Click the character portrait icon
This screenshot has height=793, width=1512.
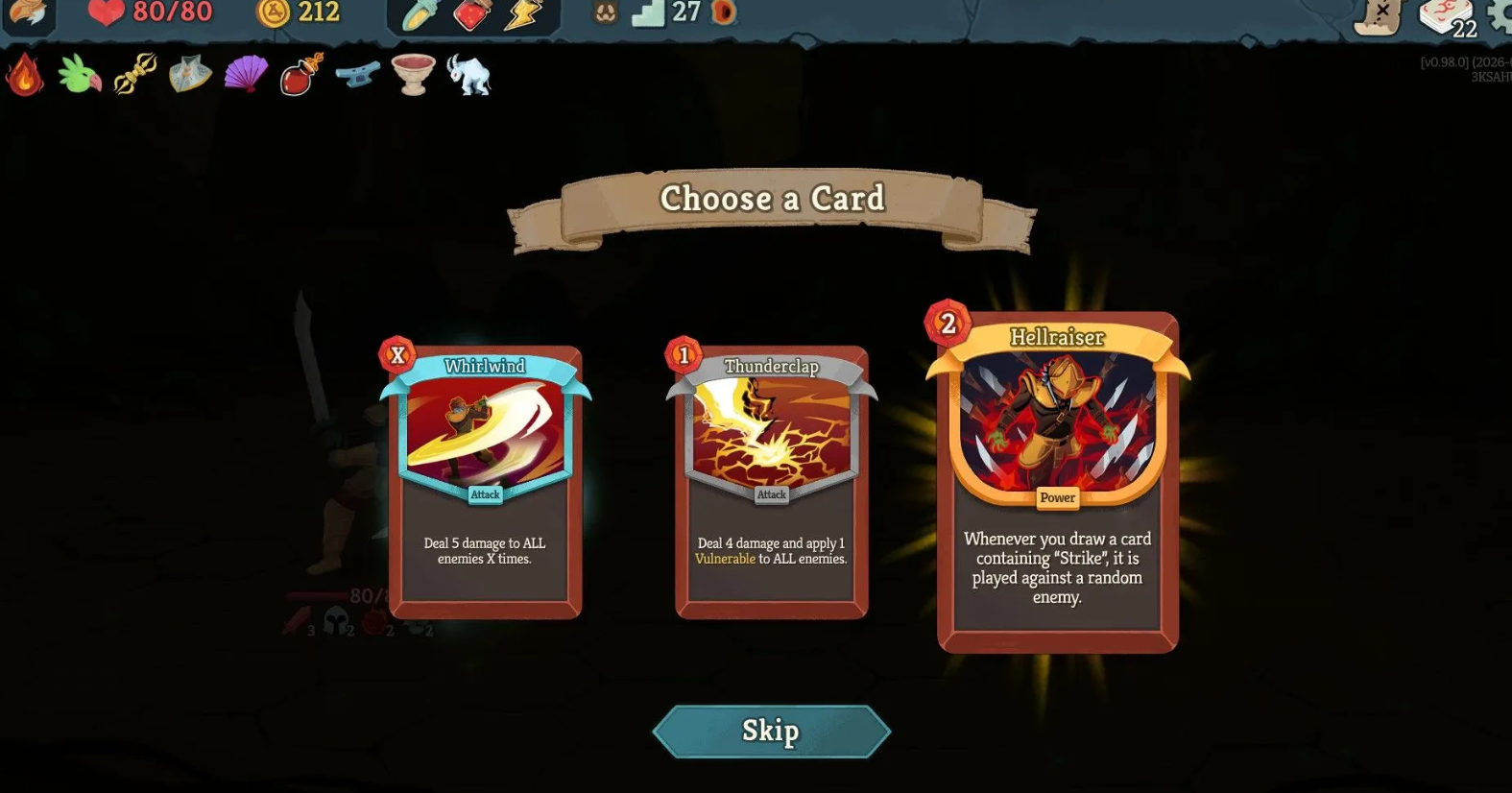click(28, 13)
